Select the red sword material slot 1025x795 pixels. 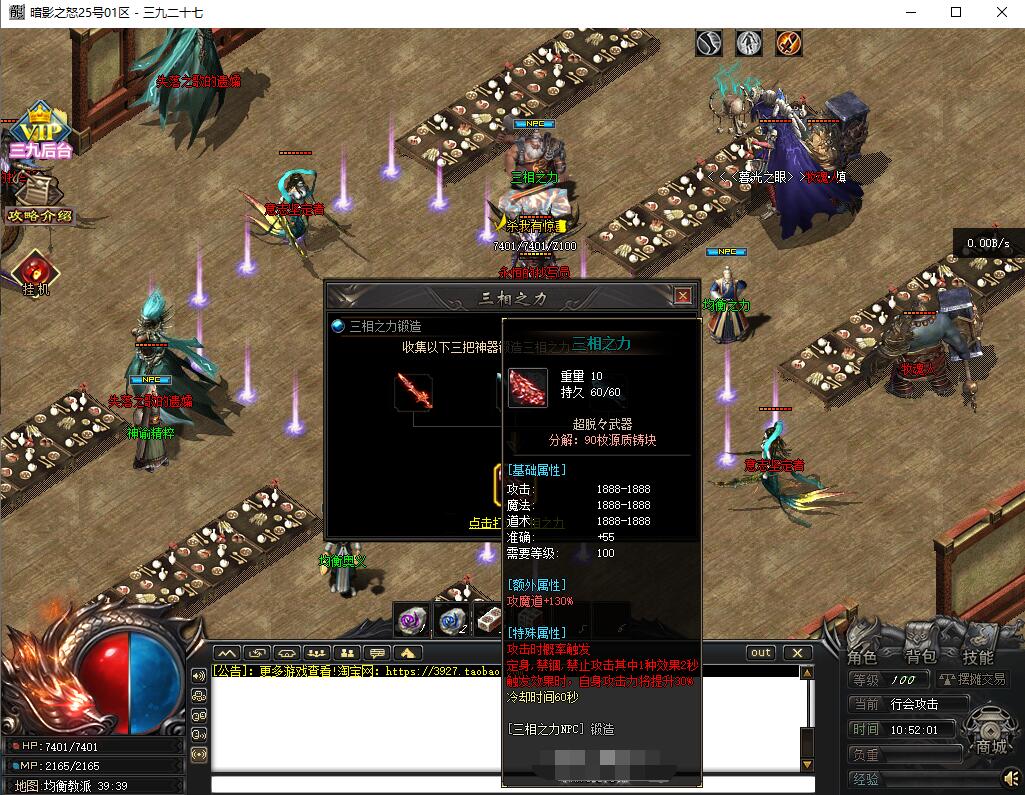413,390
